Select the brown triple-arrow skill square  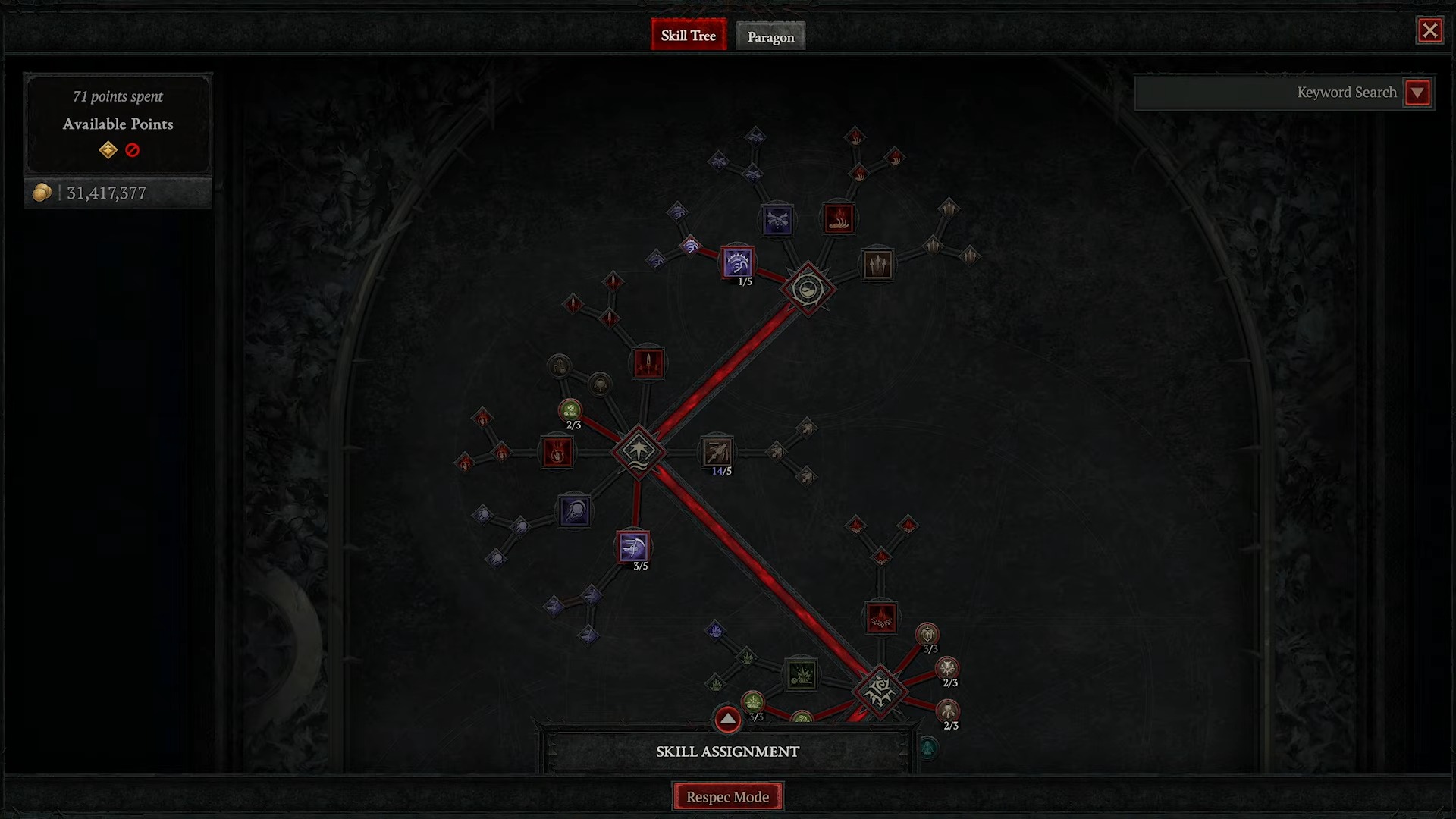[x=877, y=265]
